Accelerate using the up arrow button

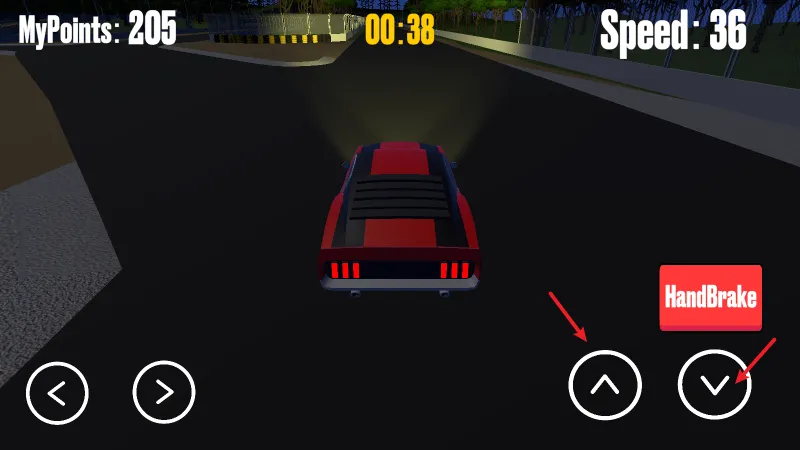[x=604, y=385]
